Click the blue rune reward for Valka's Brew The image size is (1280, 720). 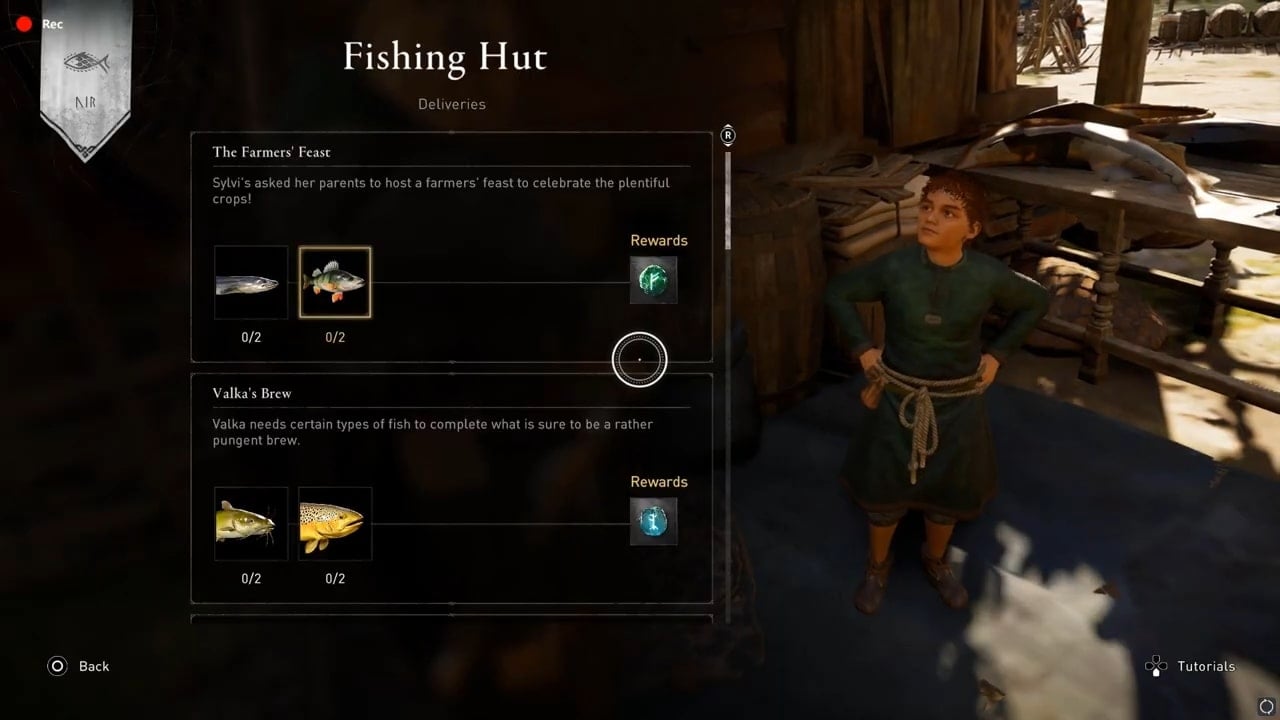pyautogui.click(x=653, y=521)
